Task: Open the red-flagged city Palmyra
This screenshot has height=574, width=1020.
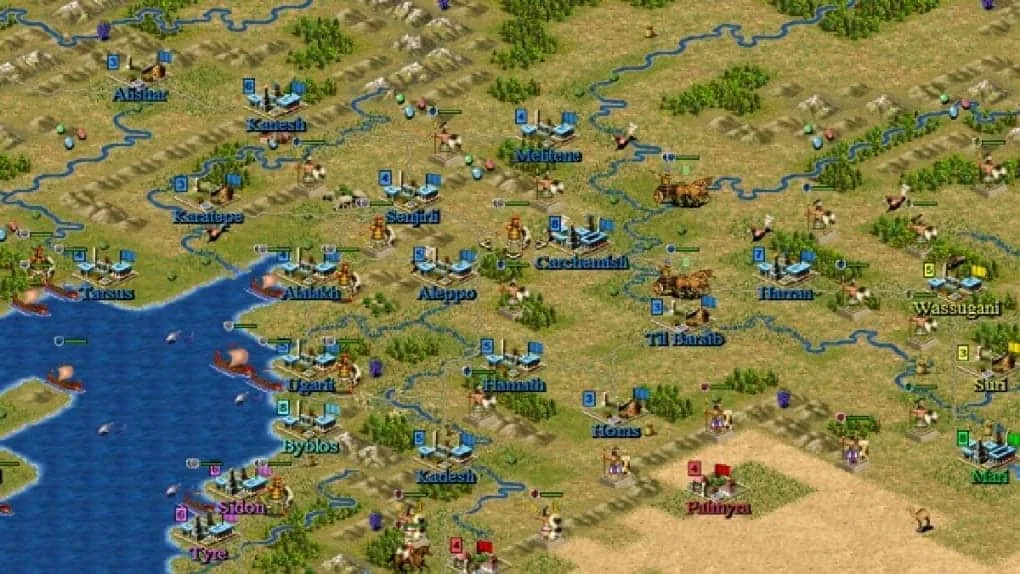Action: point(716,482)
